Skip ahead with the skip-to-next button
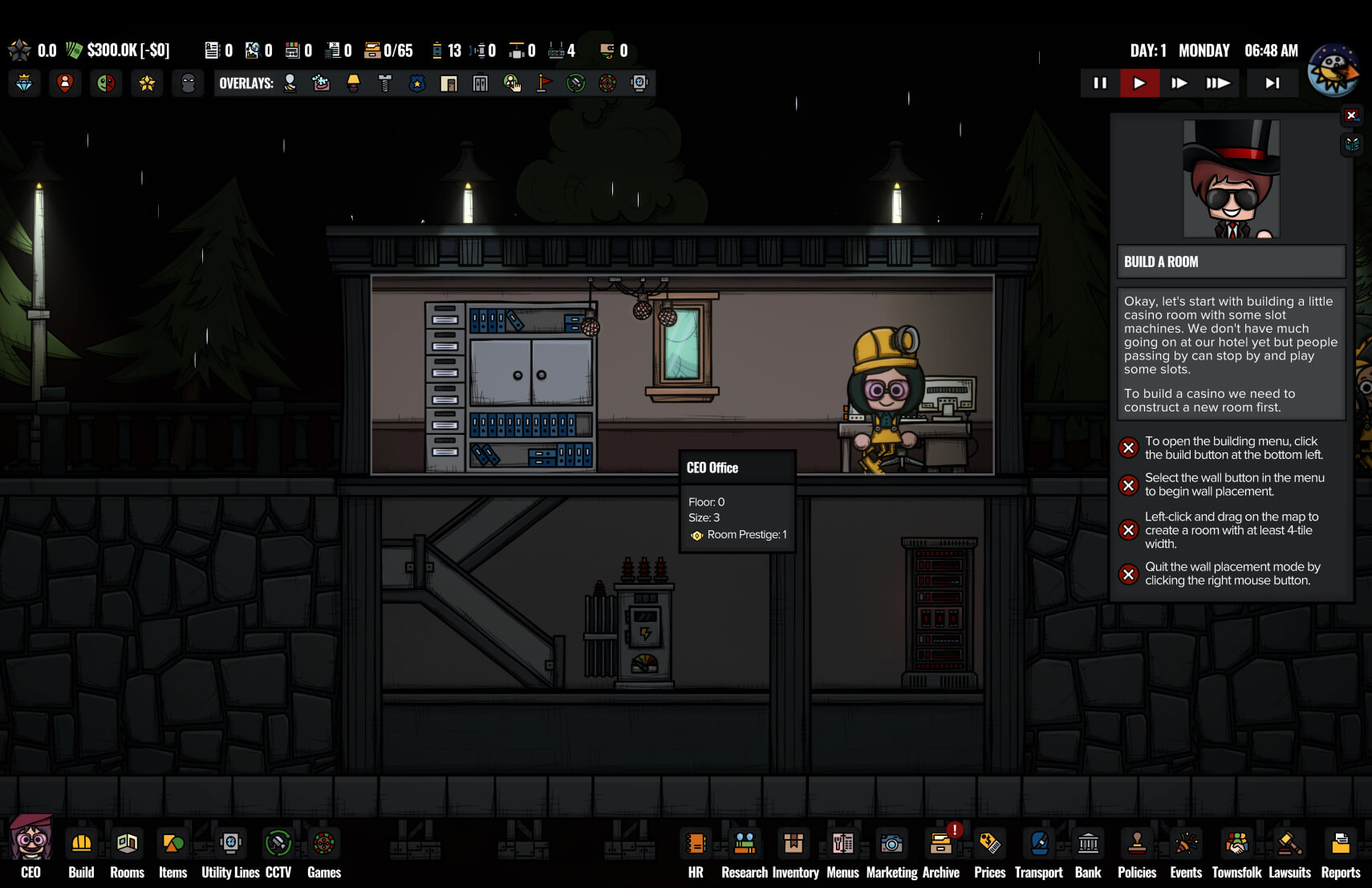This screenshot has width=1372, height=888. pyautogui.click(x=1273, y=83)
